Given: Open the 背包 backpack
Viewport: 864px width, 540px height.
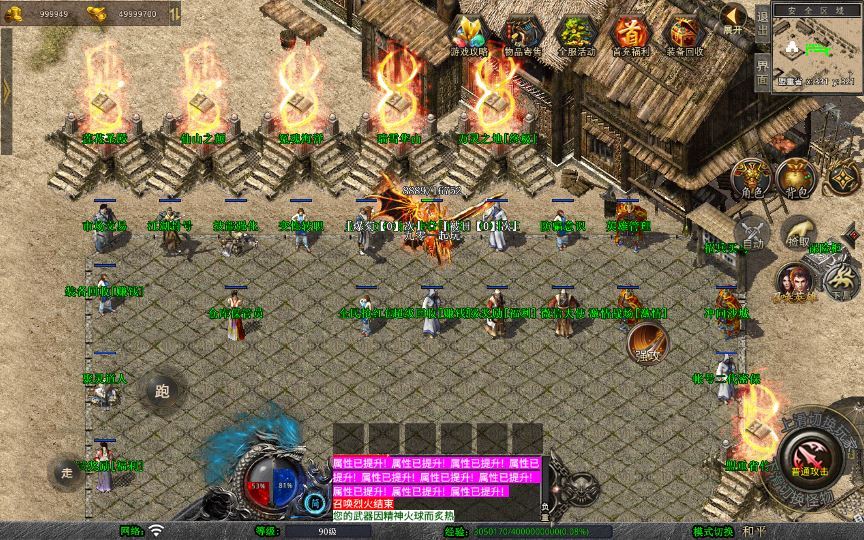Looking at the screenshot, I should point(796,177).
